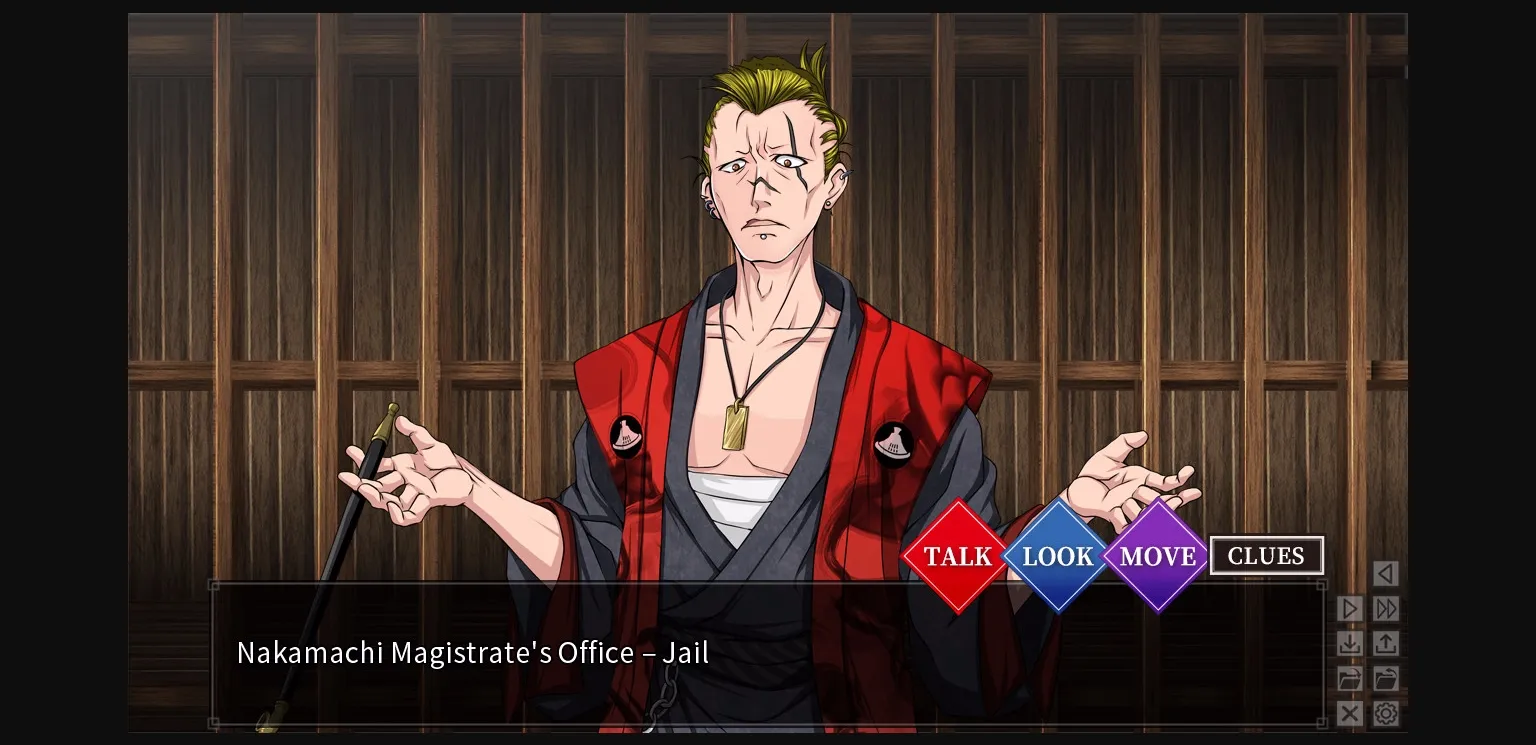Activate skip mode with the fast-forward icon
Screen dimensions: 1536x745
tap(1386, 608)
